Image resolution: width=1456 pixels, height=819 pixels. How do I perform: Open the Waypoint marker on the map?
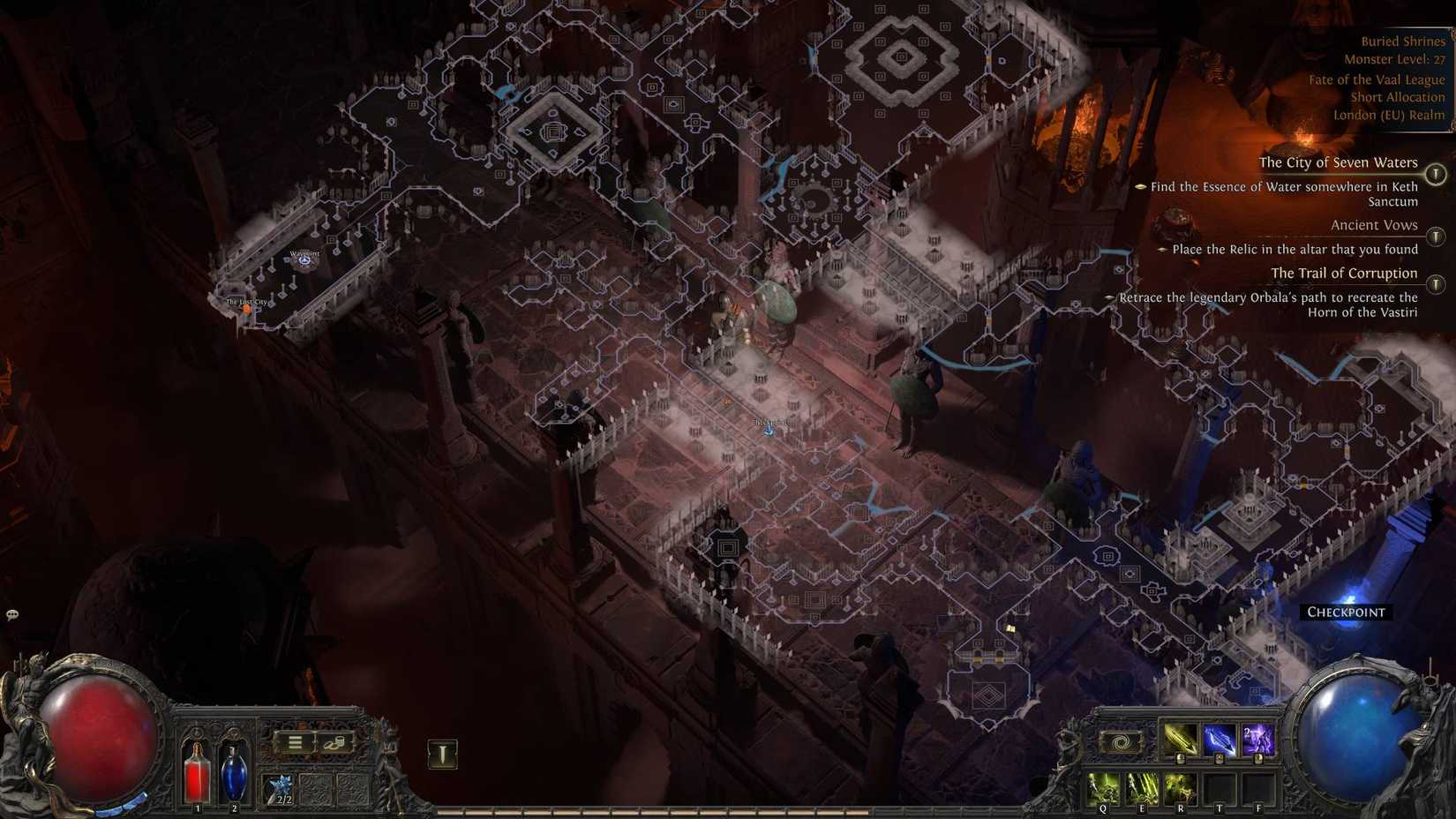304,259
